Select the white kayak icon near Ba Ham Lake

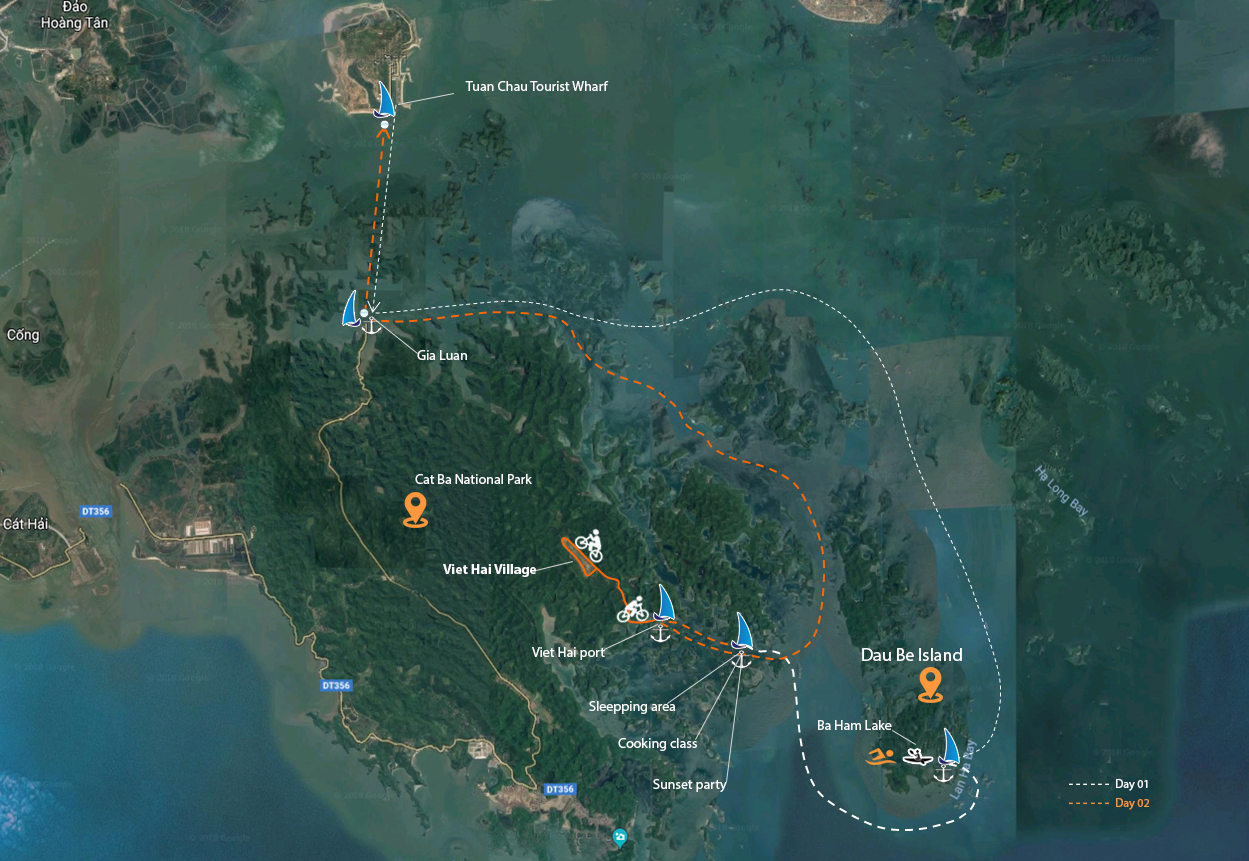[x=918, y=755]
